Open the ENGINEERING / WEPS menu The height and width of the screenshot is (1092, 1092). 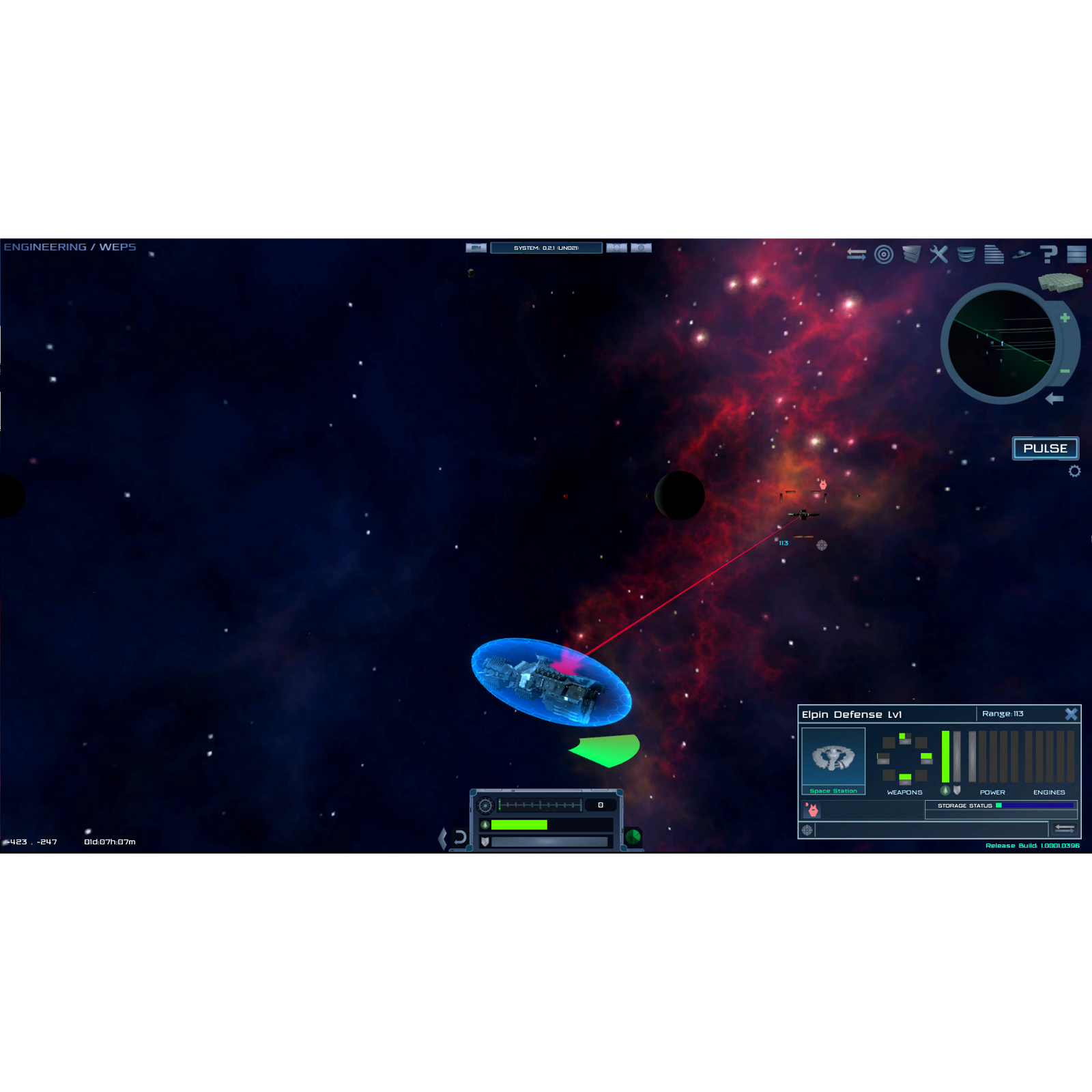coord(68,246)
